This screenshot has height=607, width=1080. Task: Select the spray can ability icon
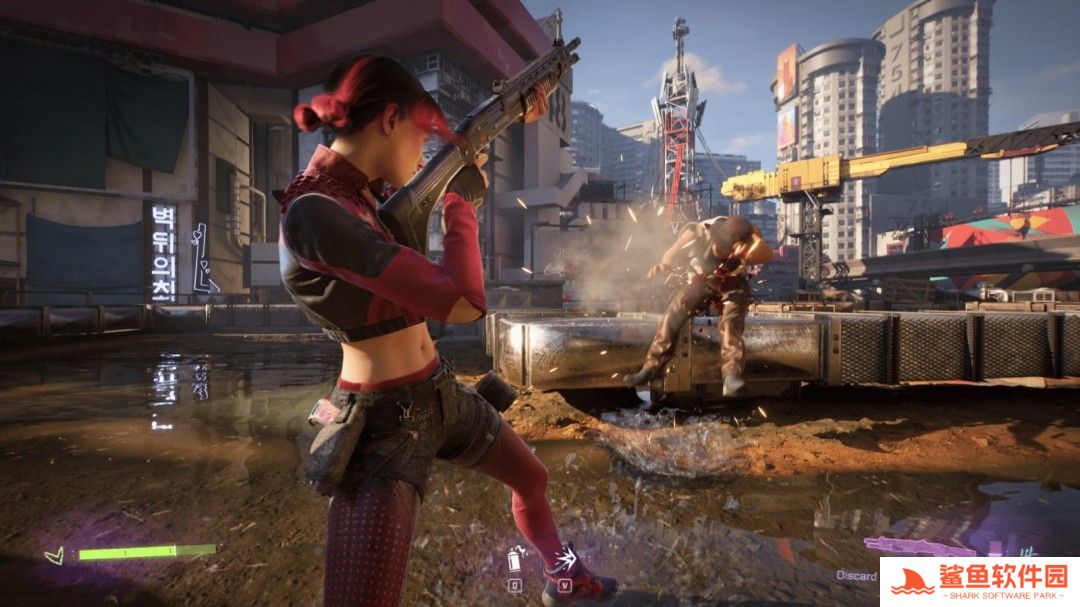coord(515,558)
